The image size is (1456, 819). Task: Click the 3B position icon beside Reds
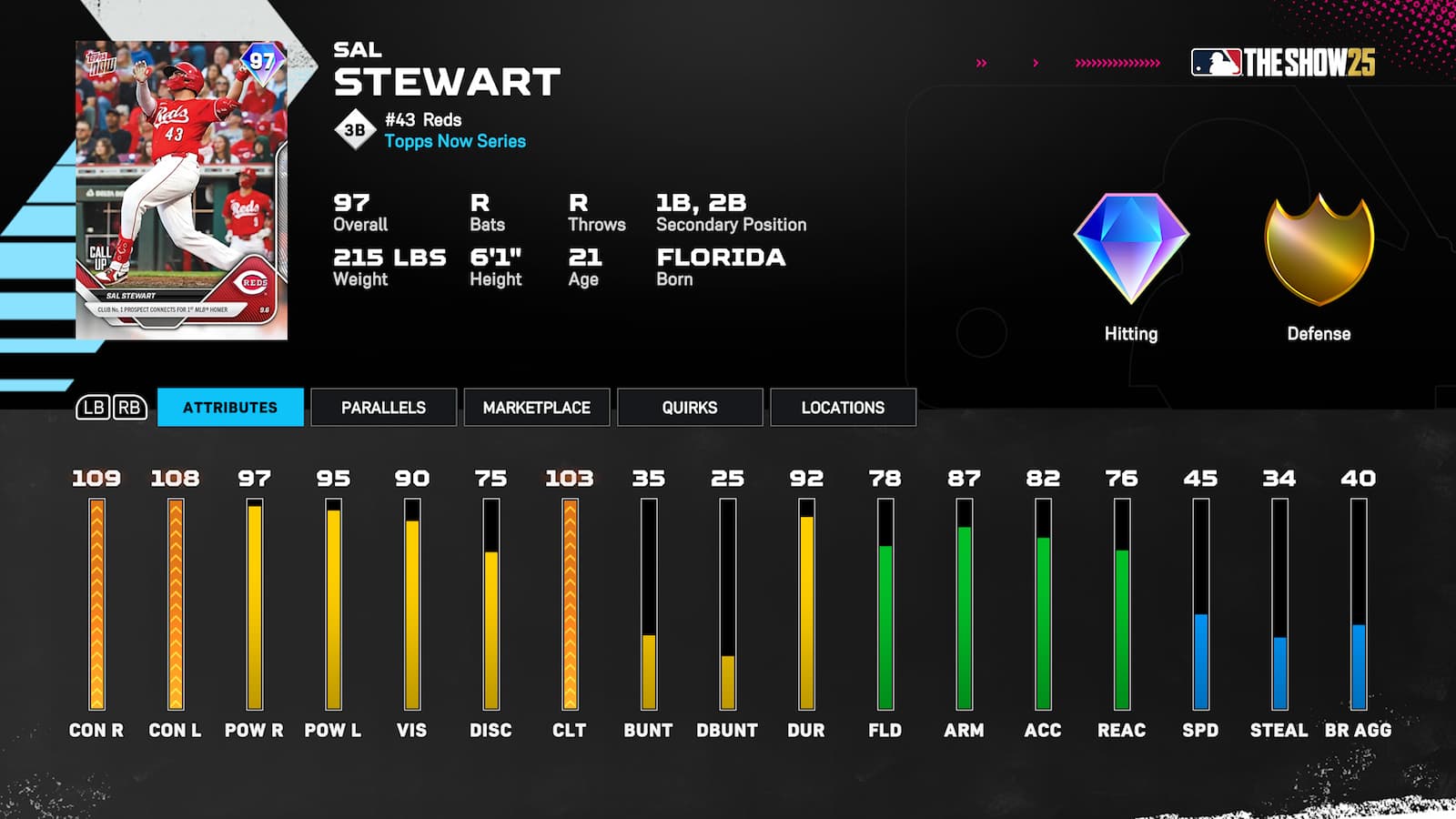pyautogui.click(x=356, y=127)
